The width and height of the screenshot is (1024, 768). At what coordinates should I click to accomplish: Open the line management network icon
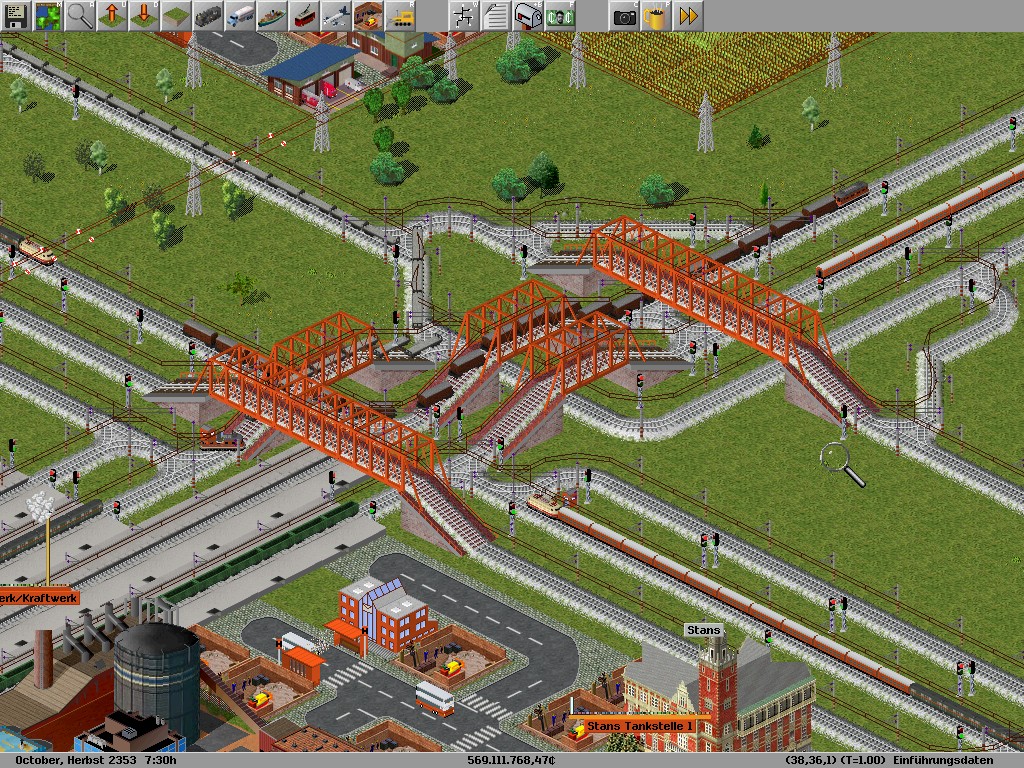point(464,16)
